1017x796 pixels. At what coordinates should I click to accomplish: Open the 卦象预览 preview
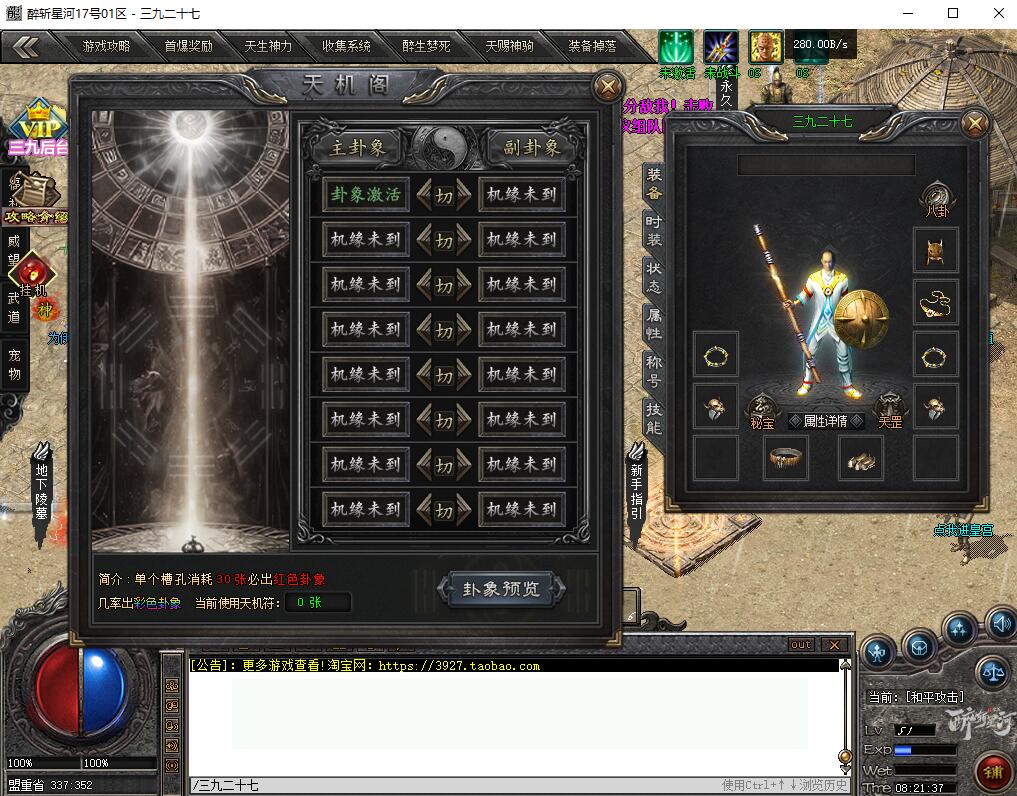[500, 589]
